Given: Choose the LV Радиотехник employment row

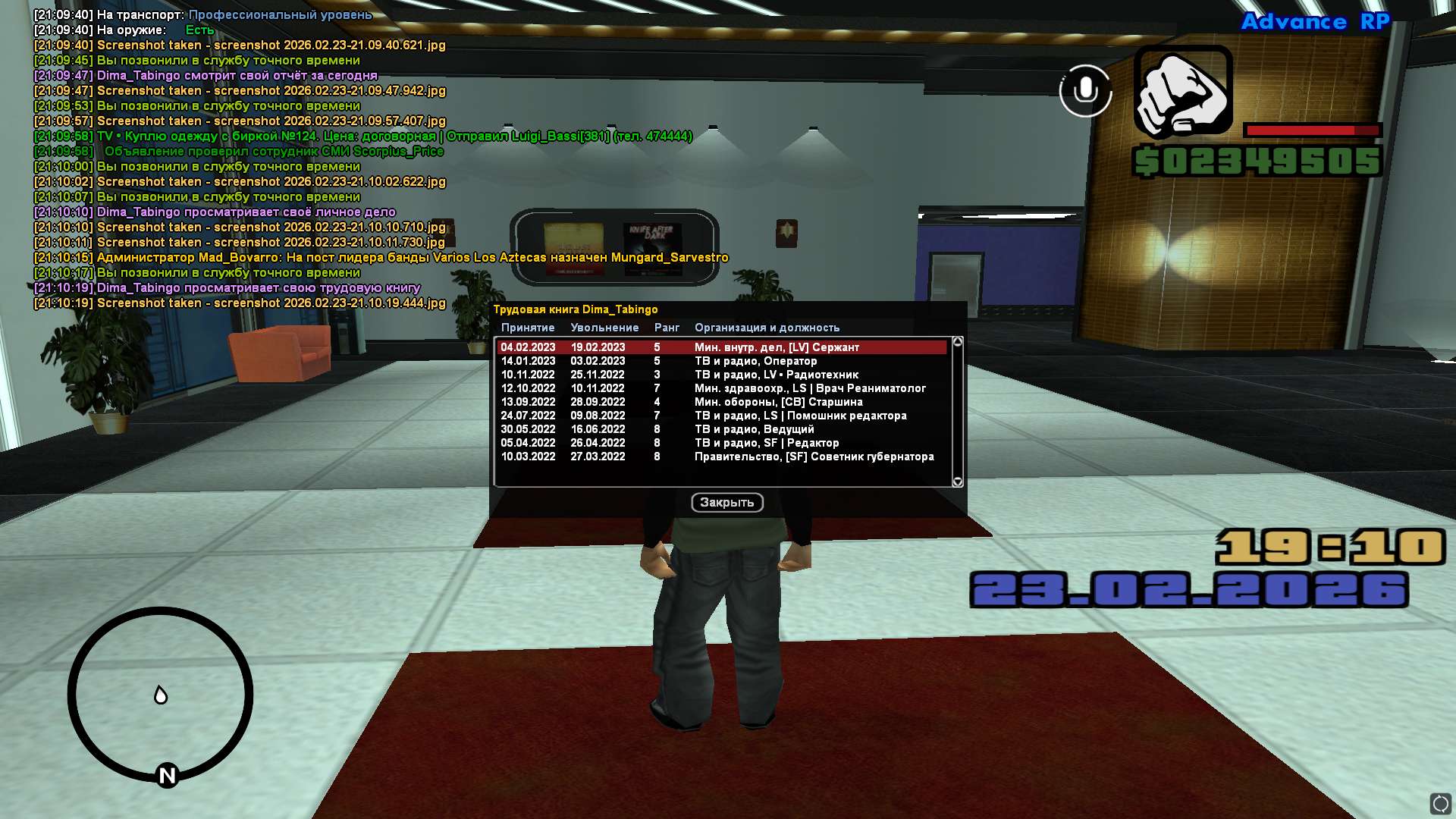Looking at the screenshot, I should coord(720,375).
